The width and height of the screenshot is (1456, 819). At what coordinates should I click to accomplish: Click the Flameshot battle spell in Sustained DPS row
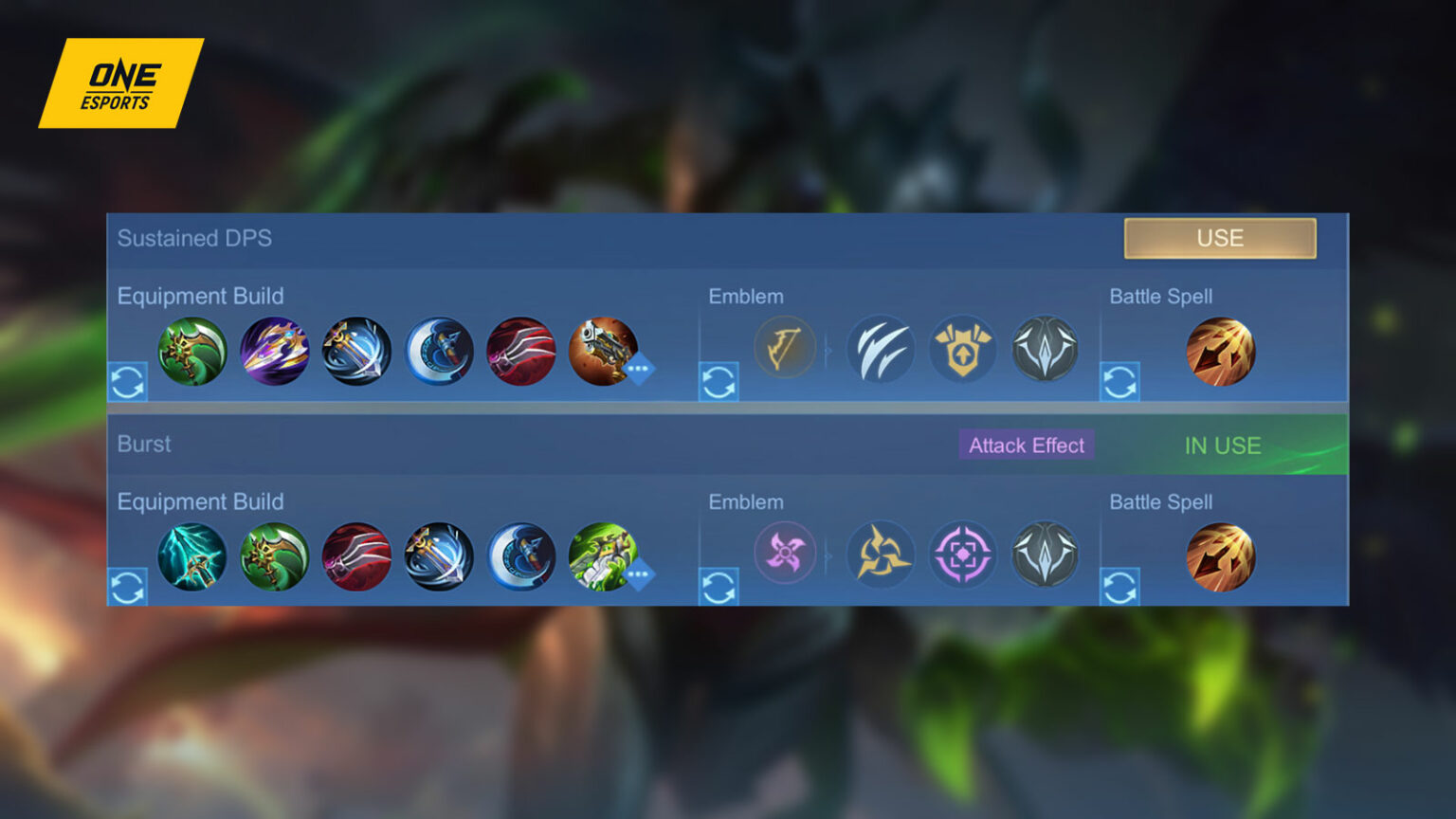click(x=1221, y=351)
